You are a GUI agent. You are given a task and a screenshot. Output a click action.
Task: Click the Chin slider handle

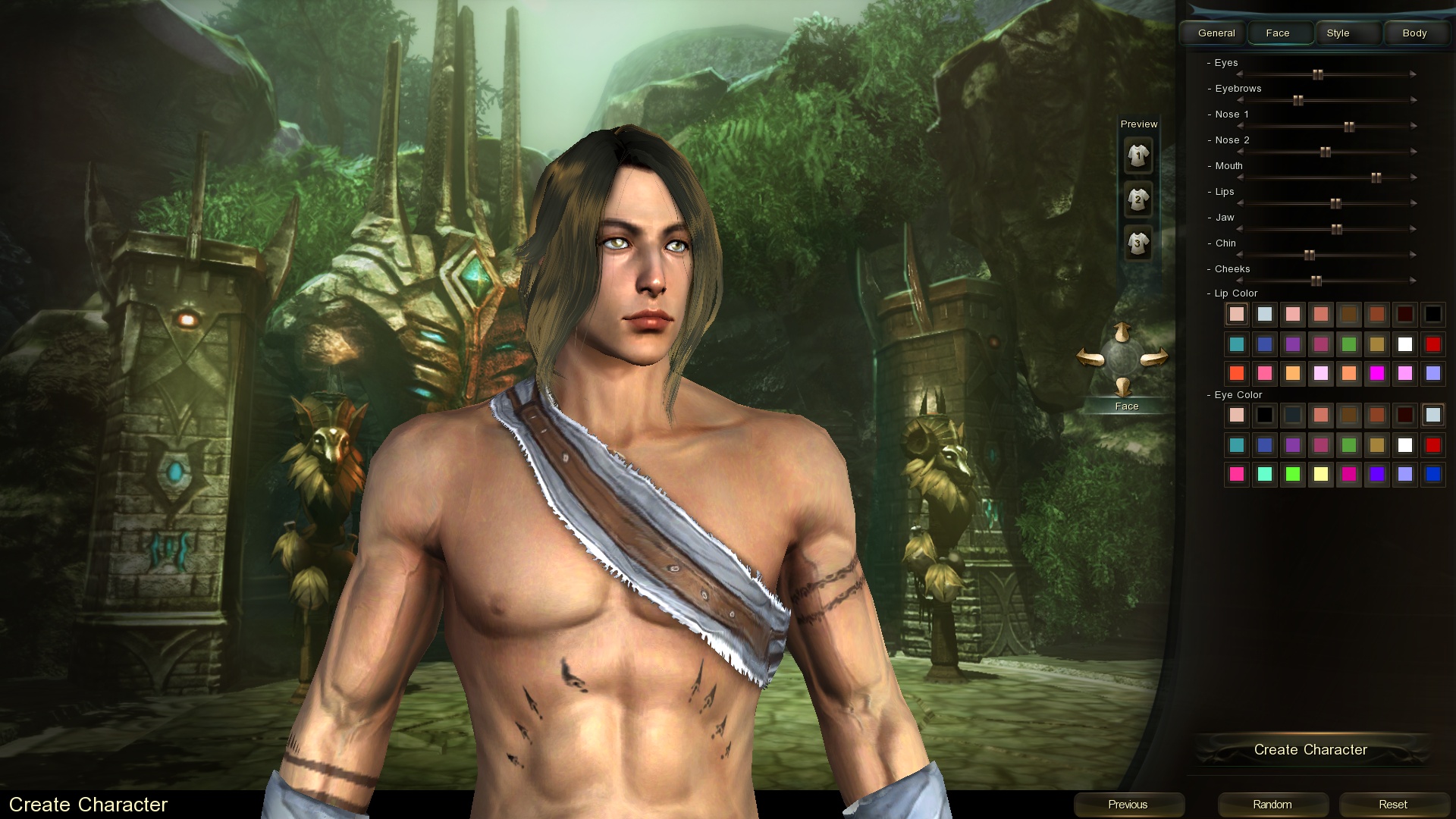click(1310, 255)
